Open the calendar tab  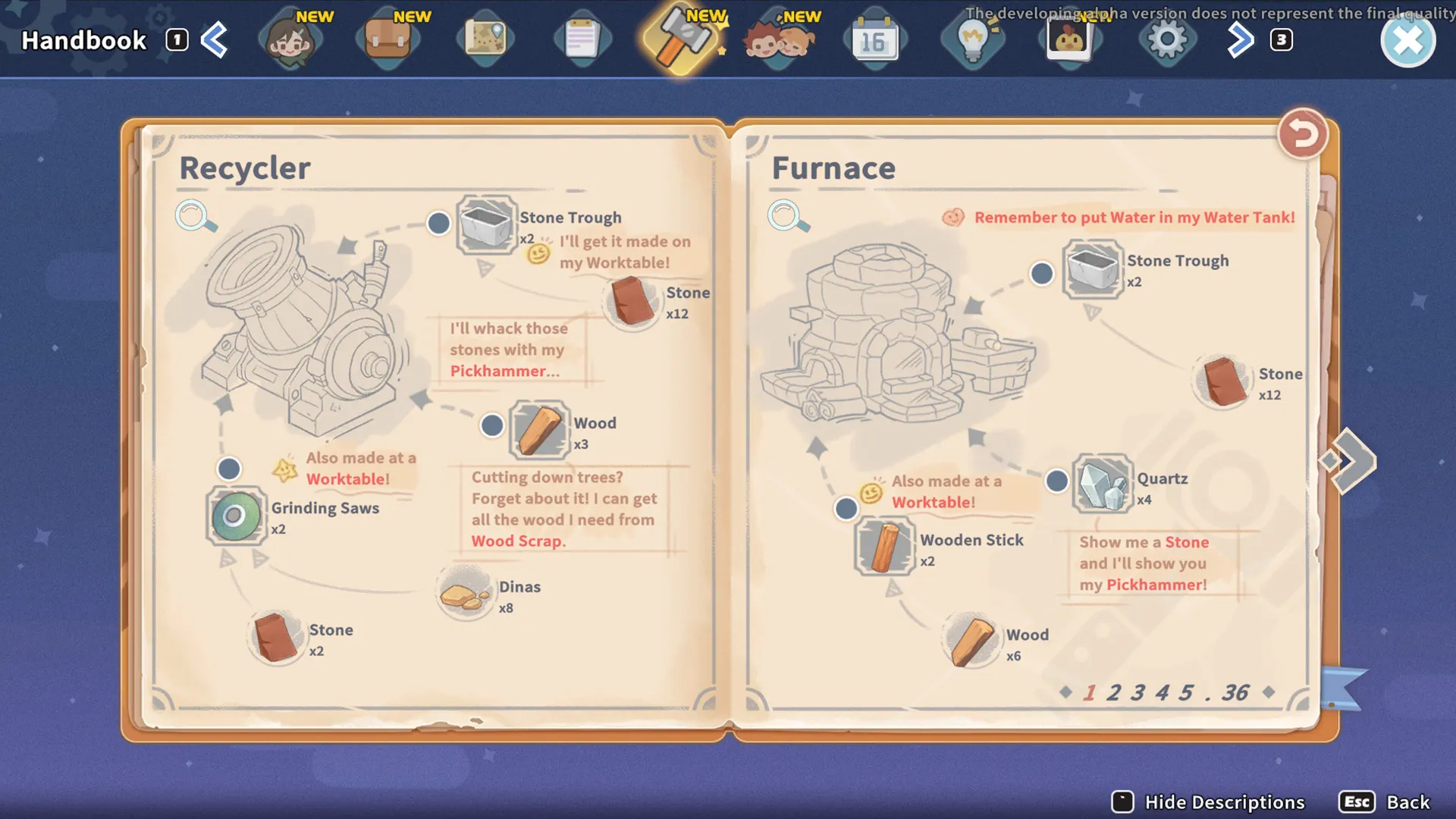(x=874, y=41)
